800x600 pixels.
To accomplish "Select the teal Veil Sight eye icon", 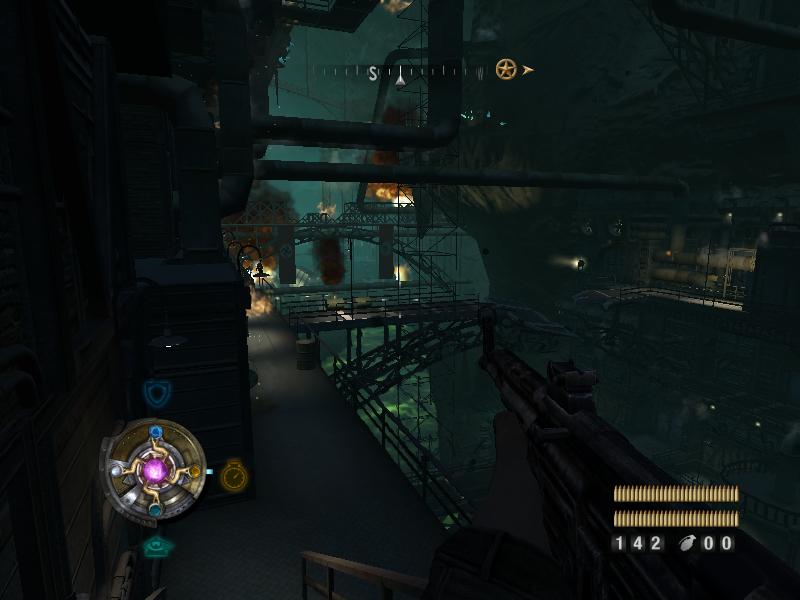I will click(155, 546).
